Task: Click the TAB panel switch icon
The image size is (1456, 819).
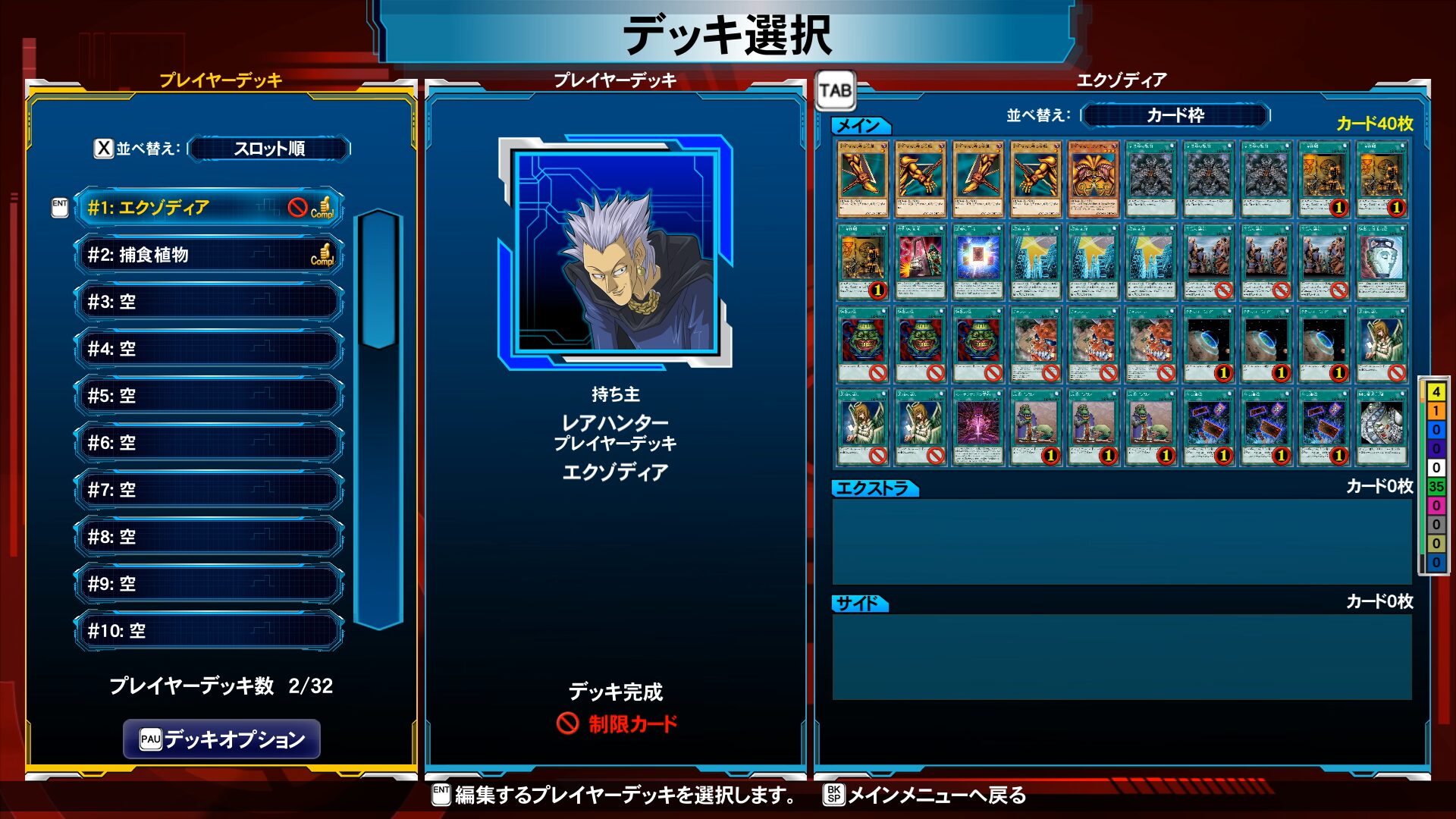Action: click(835, 91)
